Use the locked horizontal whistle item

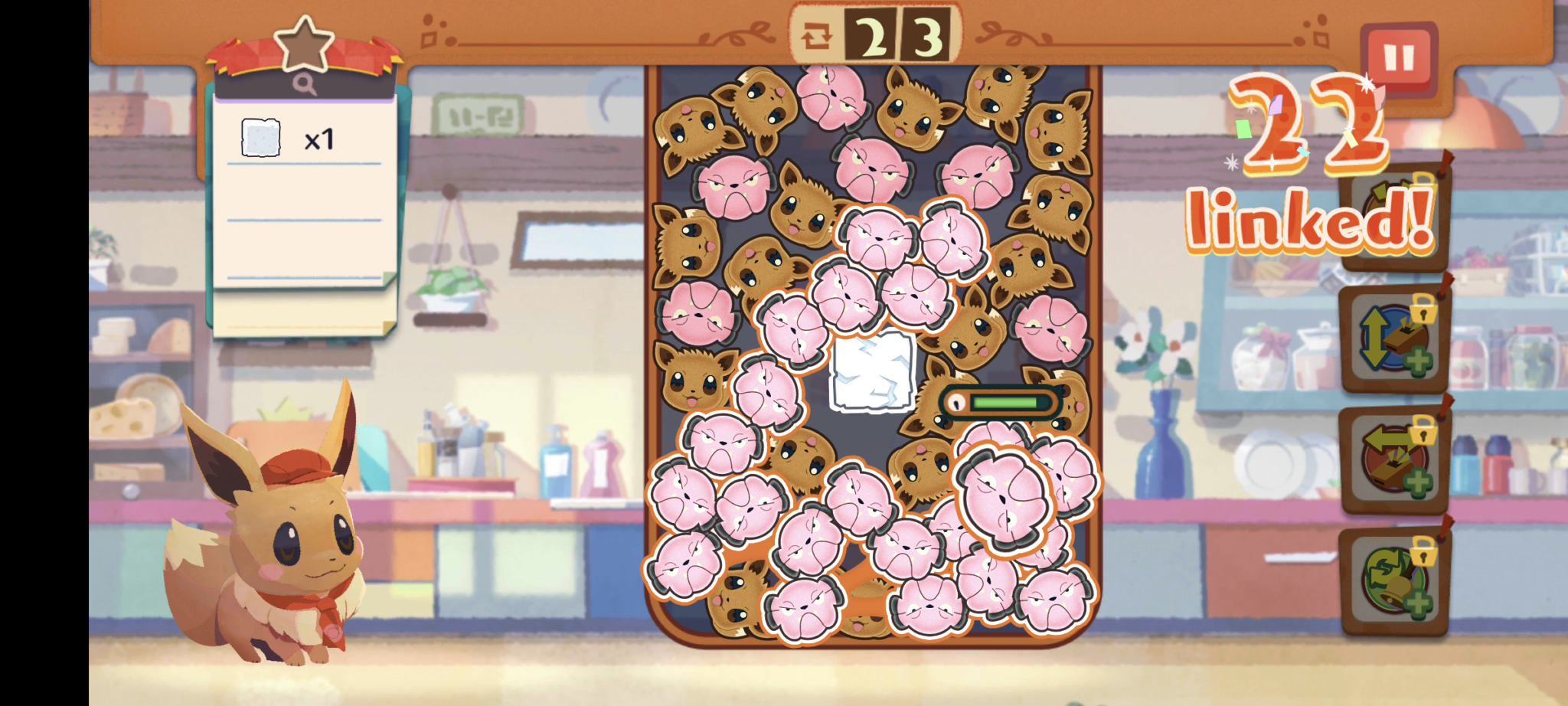click(1393, 459)
